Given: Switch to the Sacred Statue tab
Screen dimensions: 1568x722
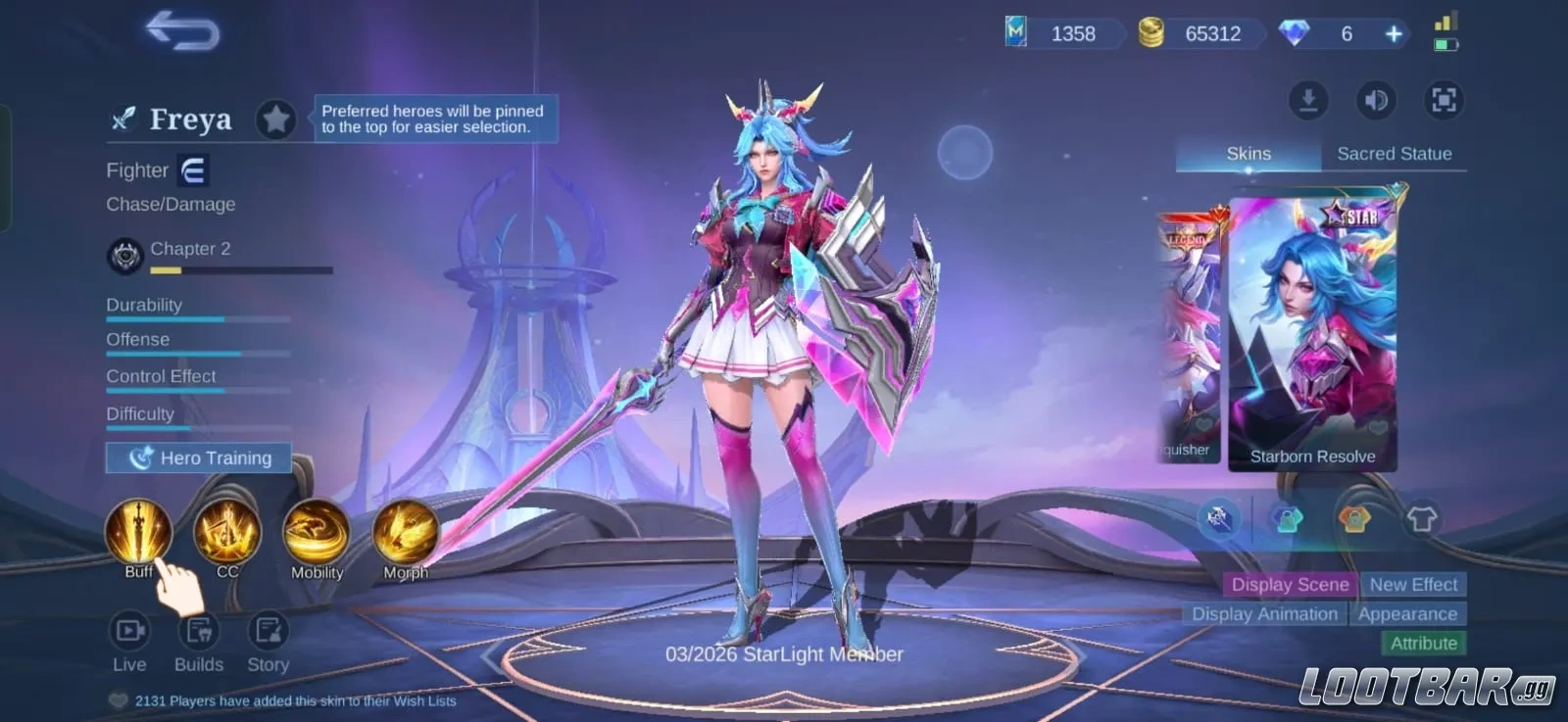Looking at the screenshot, I should tap(1396, 153).
